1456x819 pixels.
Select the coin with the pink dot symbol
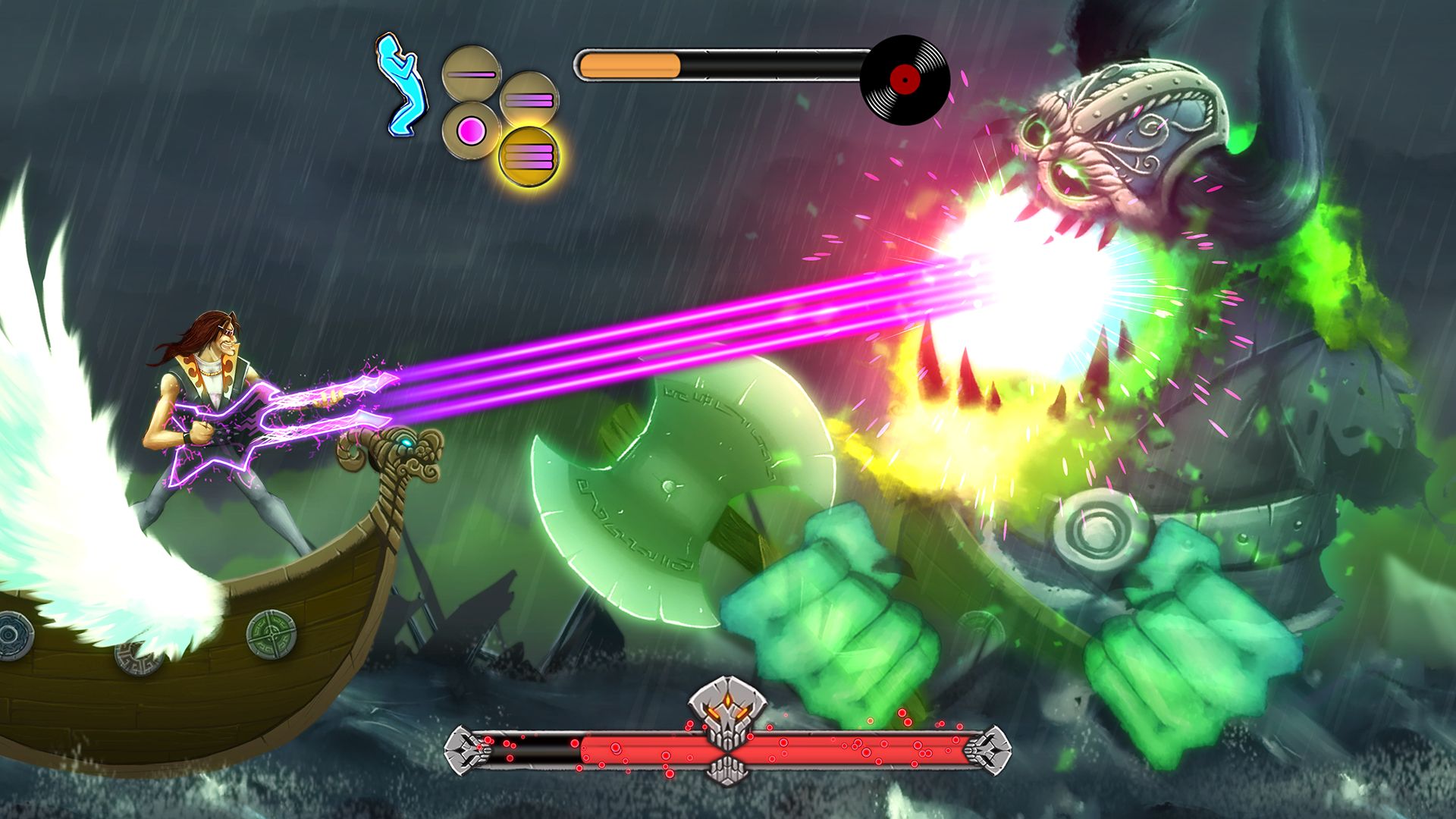click(471, 130)
